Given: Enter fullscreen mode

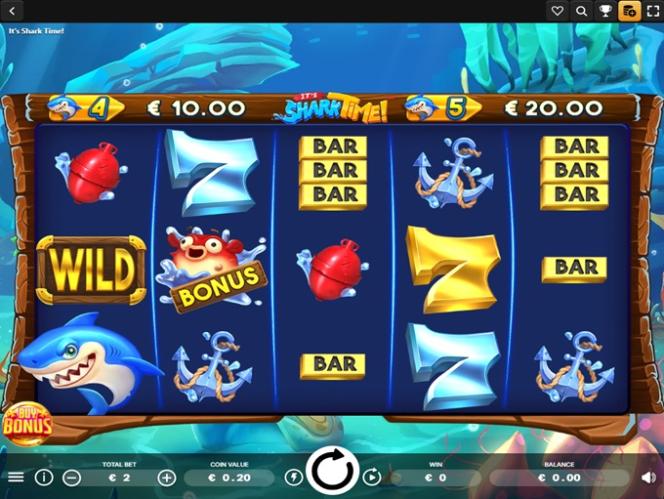Looking at the screenshot, I should 652,11.
